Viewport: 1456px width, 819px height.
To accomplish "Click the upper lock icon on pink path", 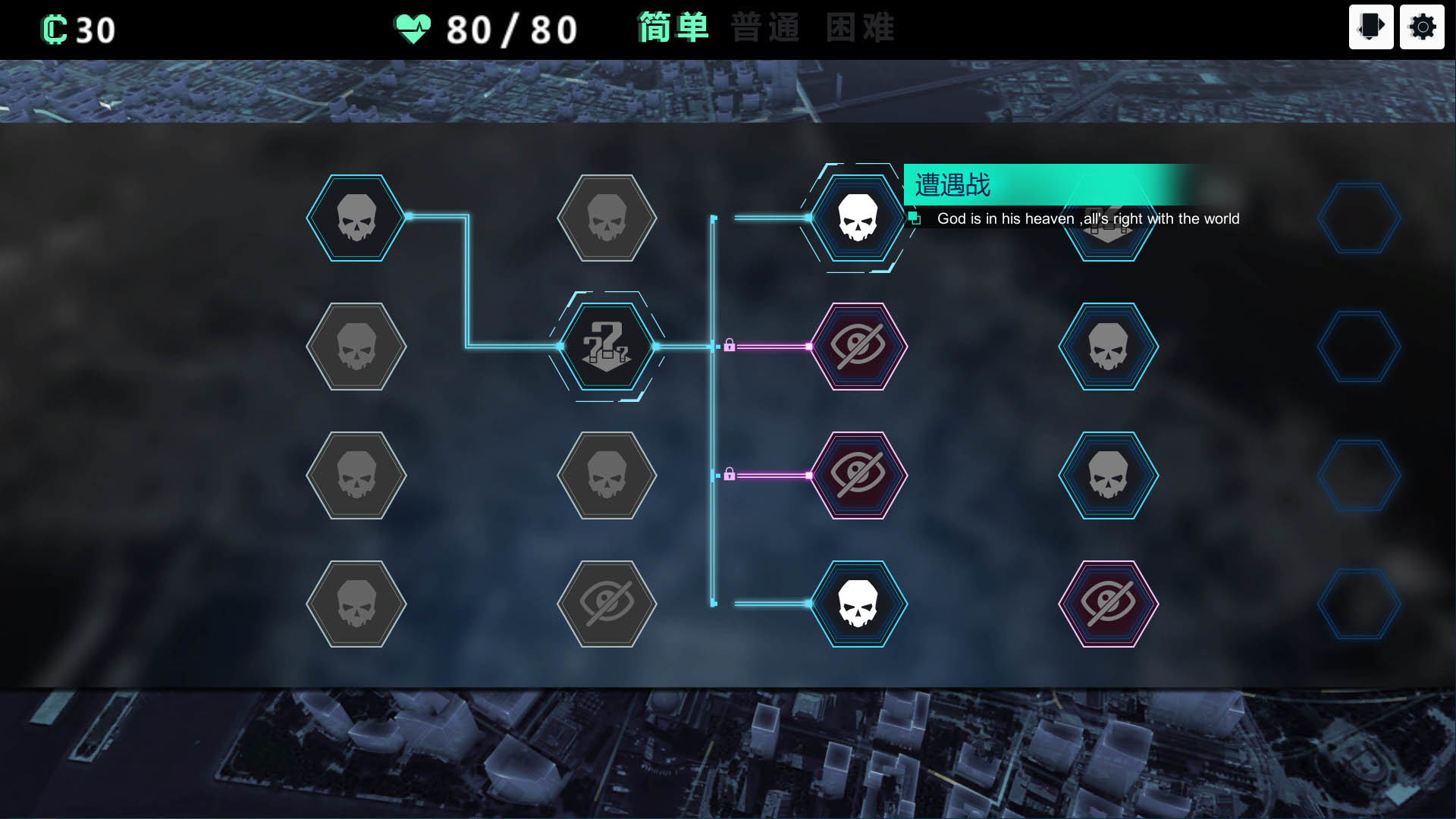I will [x=731, y=345].
